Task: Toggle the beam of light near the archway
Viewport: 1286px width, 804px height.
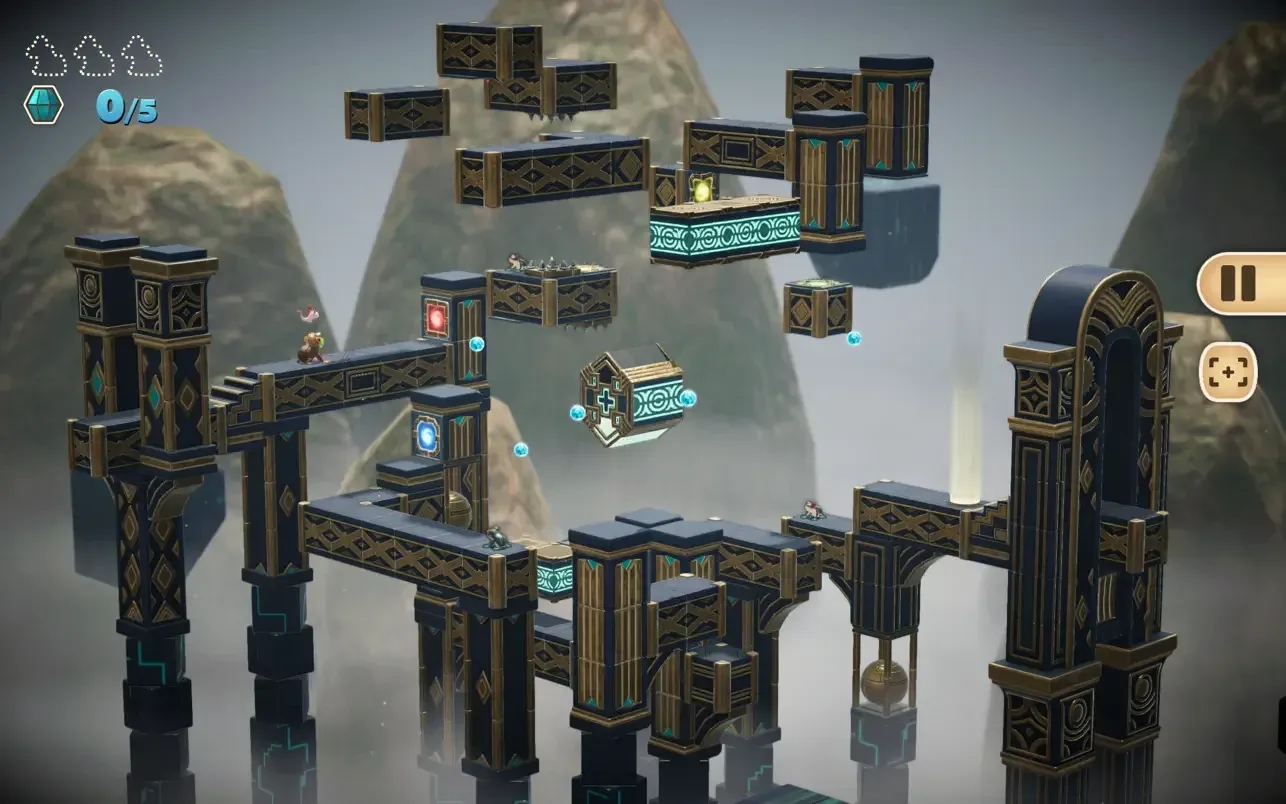Action: tap(966, 430)
